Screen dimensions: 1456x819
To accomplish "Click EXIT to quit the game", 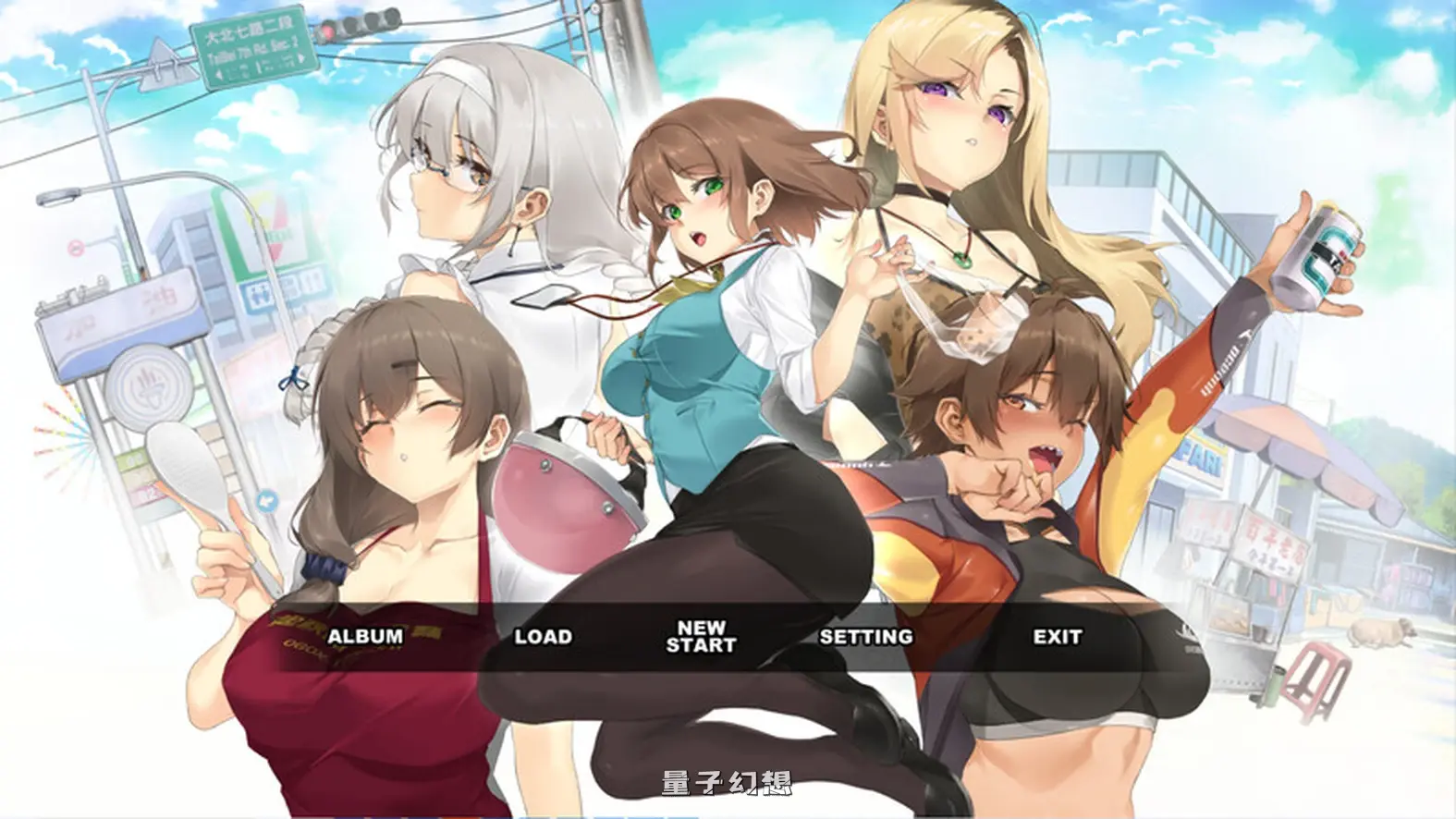I will point(1059,637).
